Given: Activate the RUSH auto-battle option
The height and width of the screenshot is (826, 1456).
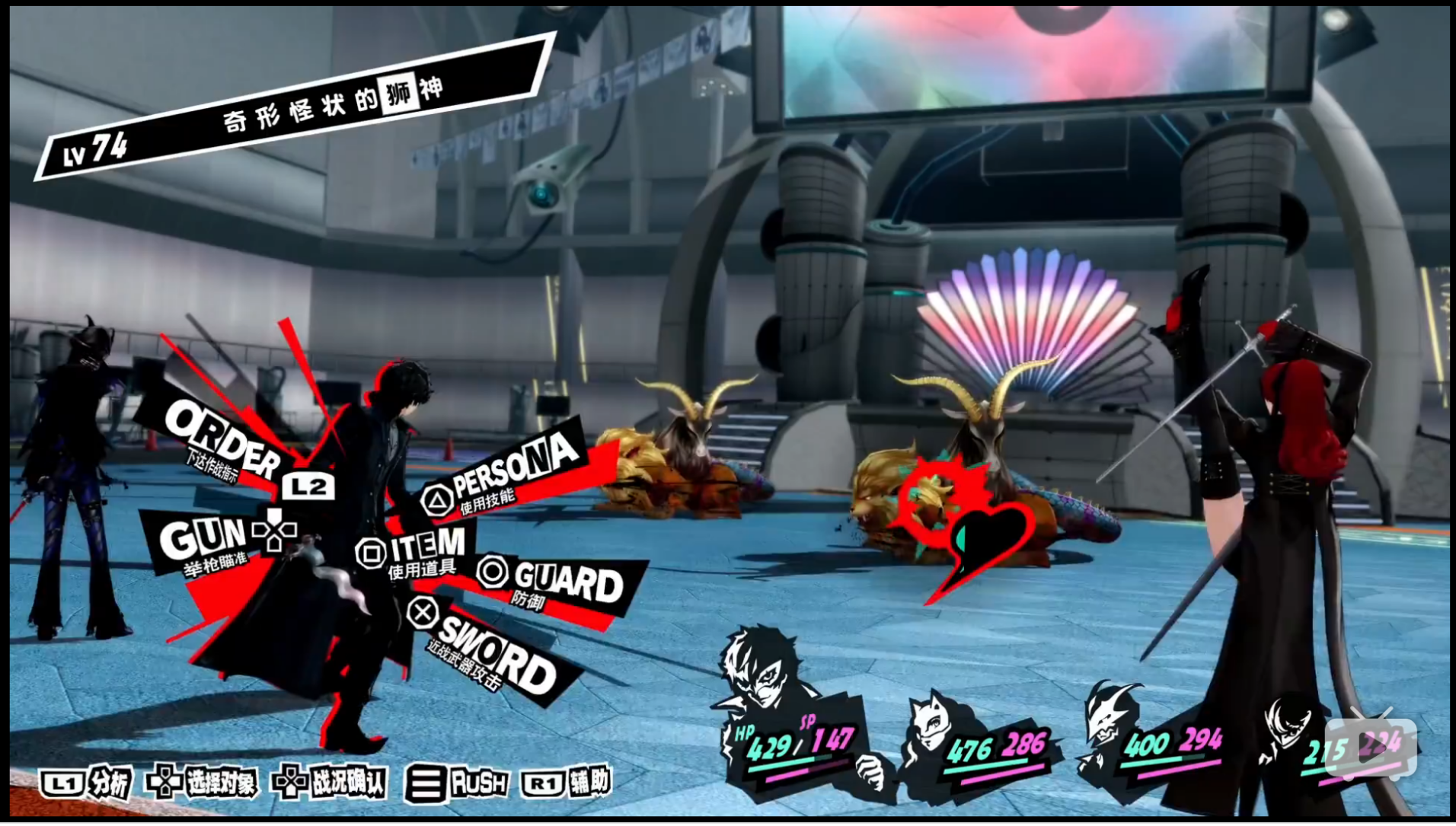Looking at the screenshot, I should click(x=458, y=783).
